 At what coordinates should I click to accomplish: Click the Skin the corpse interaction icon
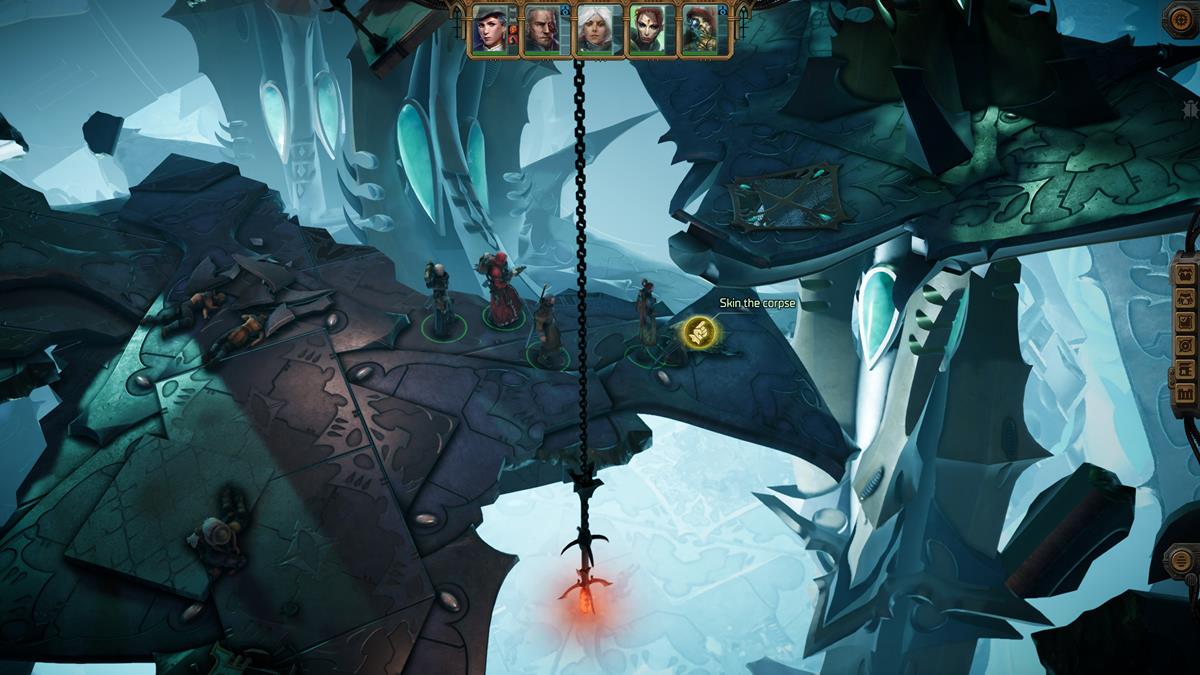(x=697, y=333)
